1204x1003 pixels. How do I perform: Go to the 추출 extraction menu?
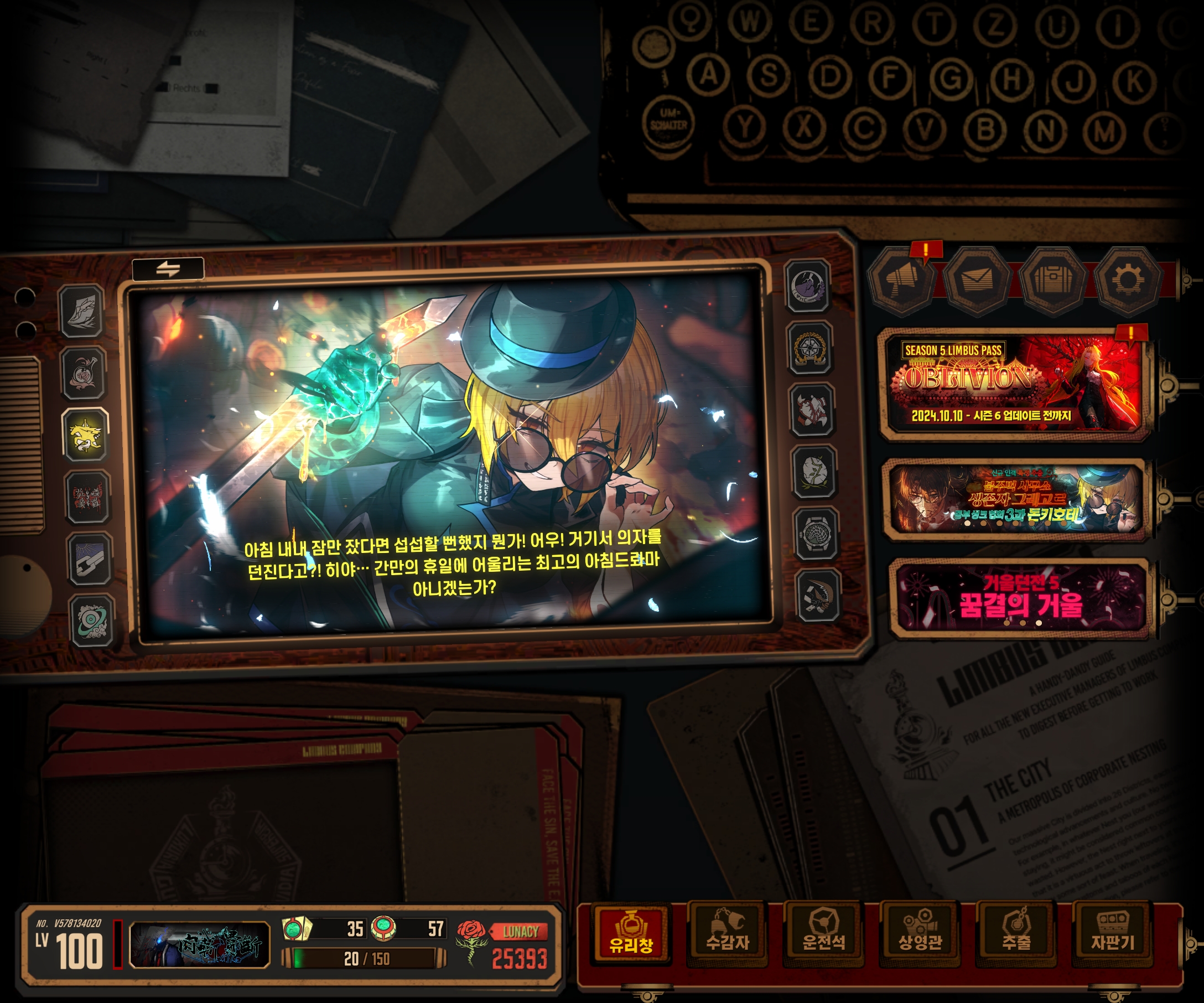click(1016, 935)
